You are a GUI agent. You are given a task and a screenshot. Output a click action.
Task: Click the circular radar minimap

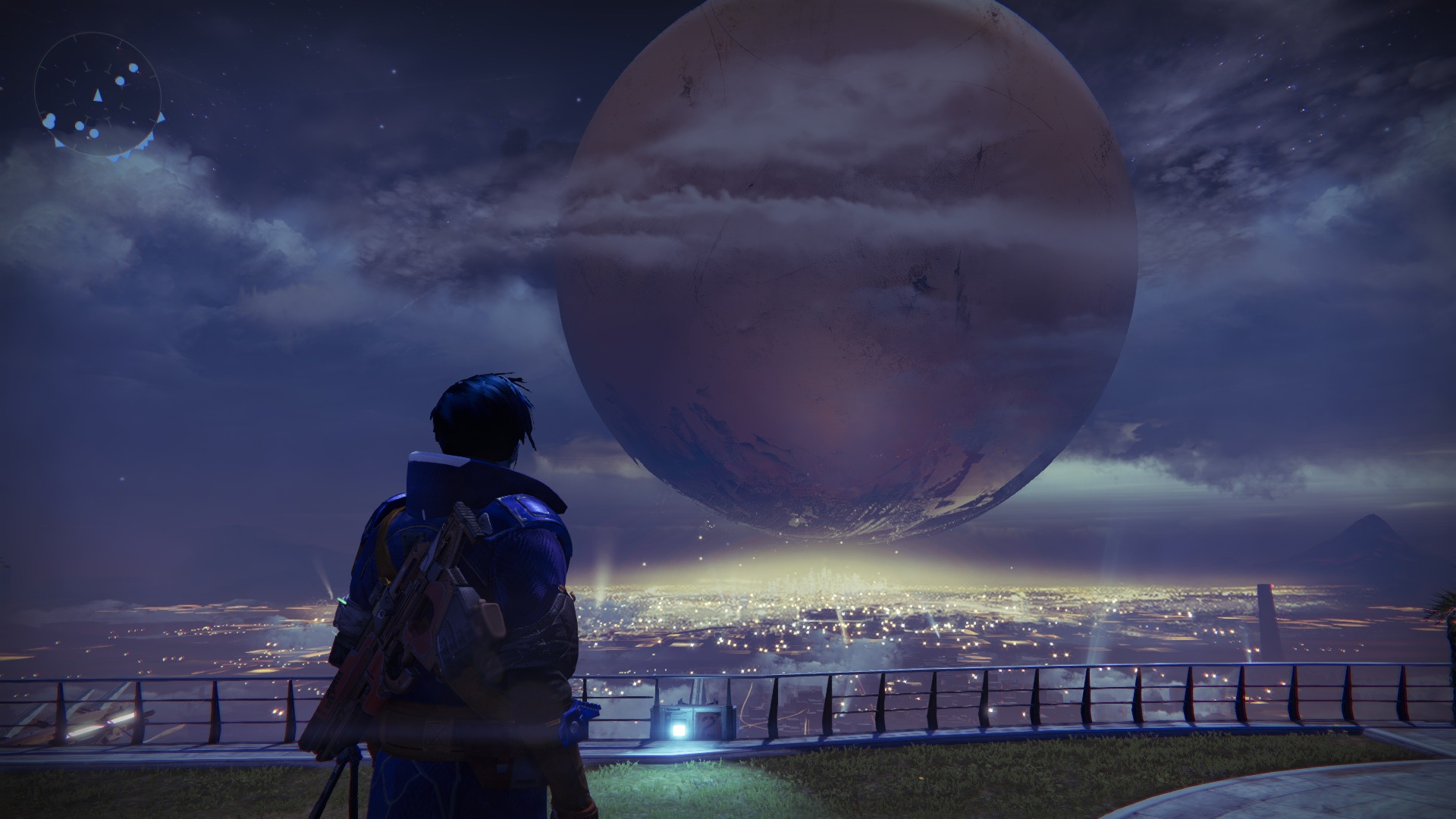pos(97,94)
